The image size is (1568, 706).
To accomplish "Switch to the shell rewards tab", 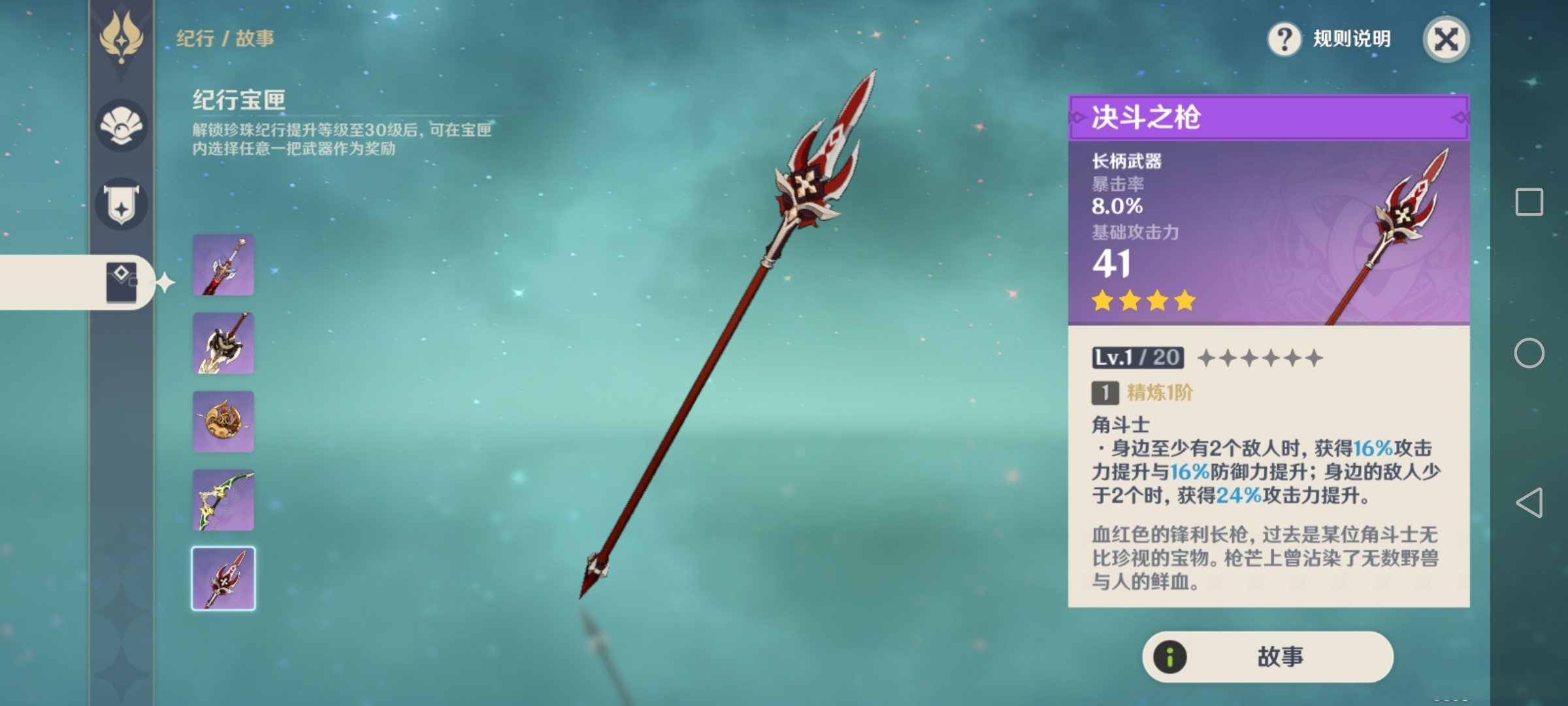I will 122,126.
